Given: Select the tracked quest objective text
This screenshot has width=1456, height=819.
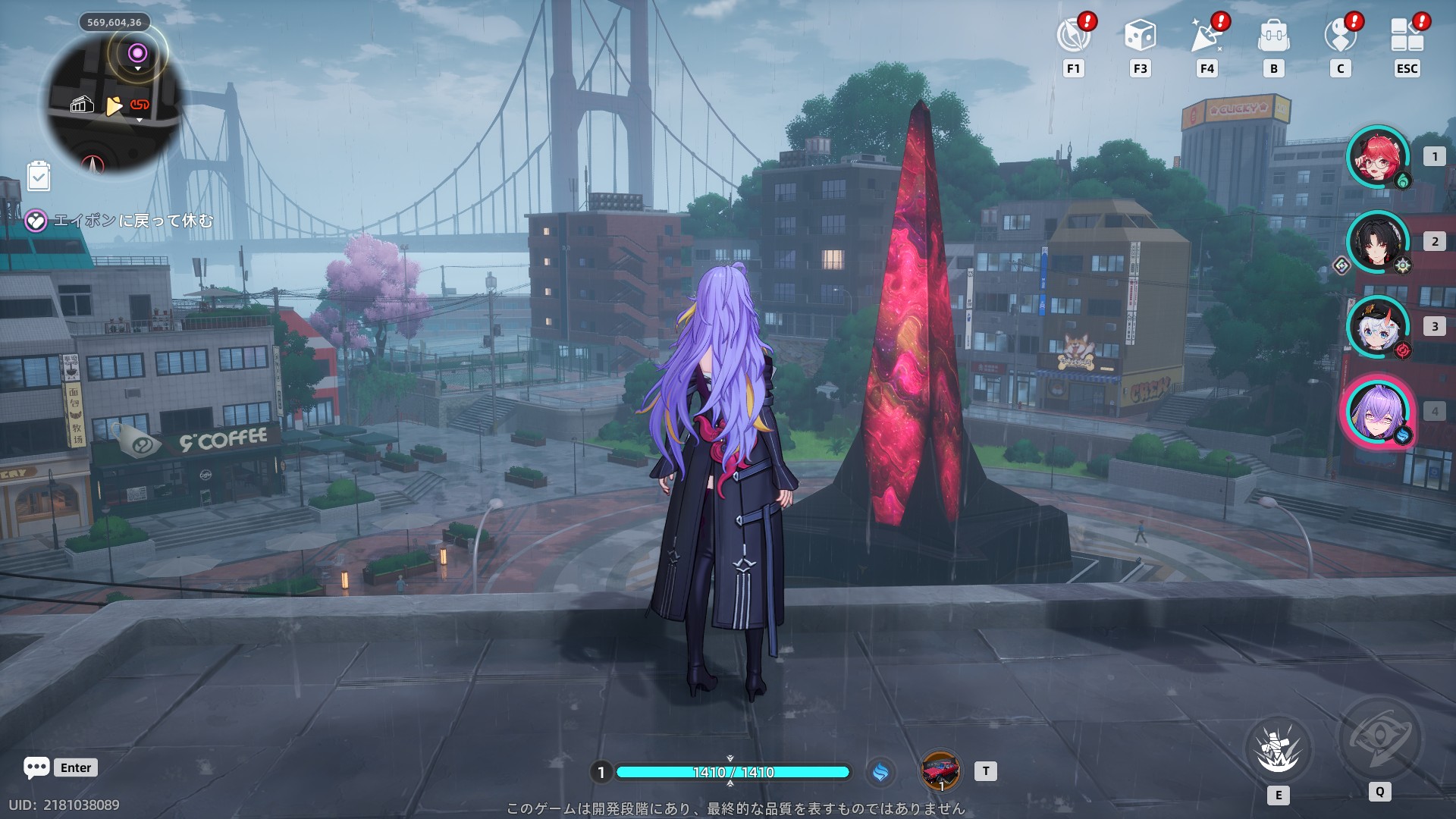Looking at the screenshot, I should click(x=133, y=221).
